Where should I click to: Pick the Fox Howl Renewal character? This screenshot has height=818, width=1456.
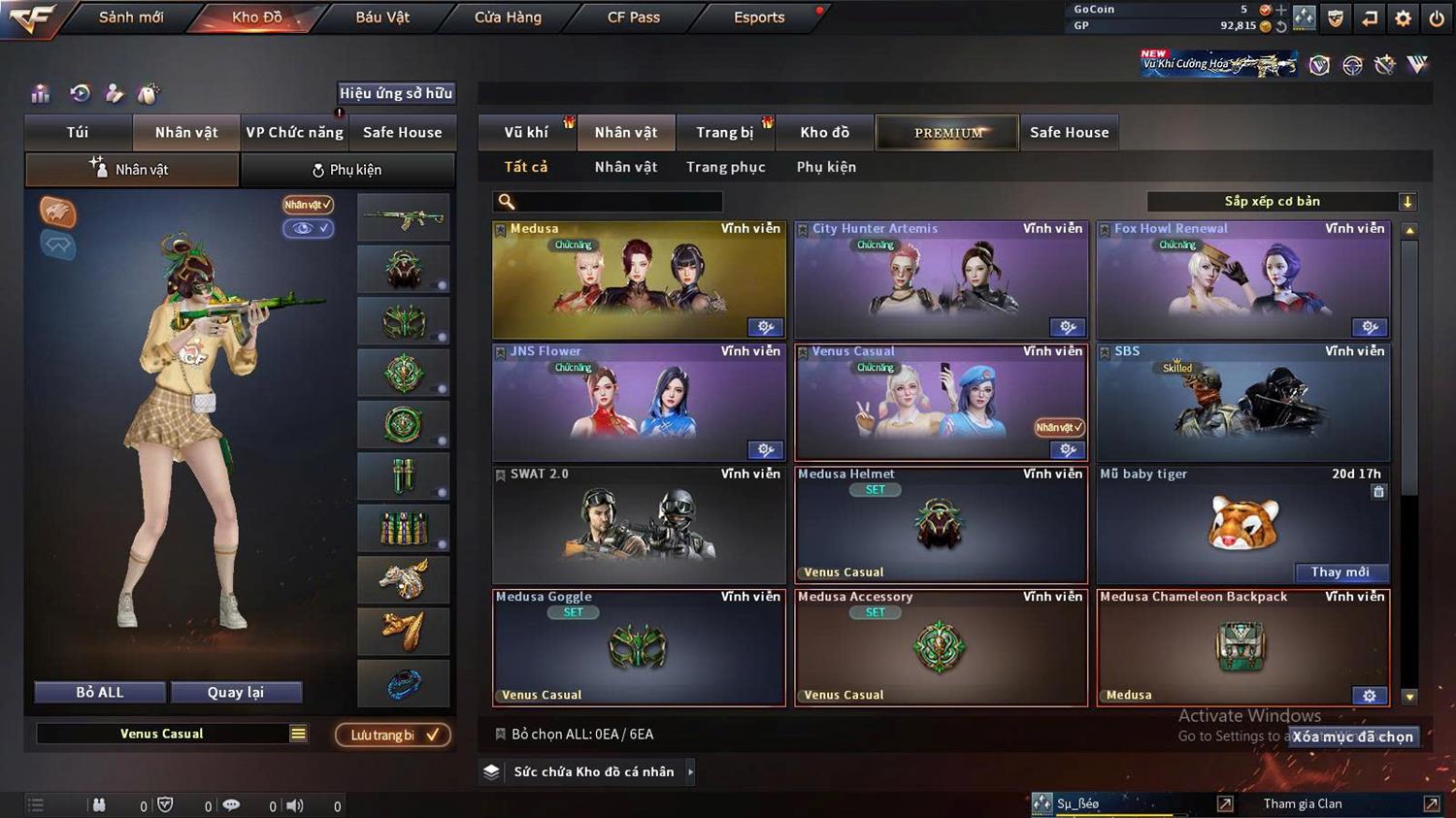[1242, 281]
